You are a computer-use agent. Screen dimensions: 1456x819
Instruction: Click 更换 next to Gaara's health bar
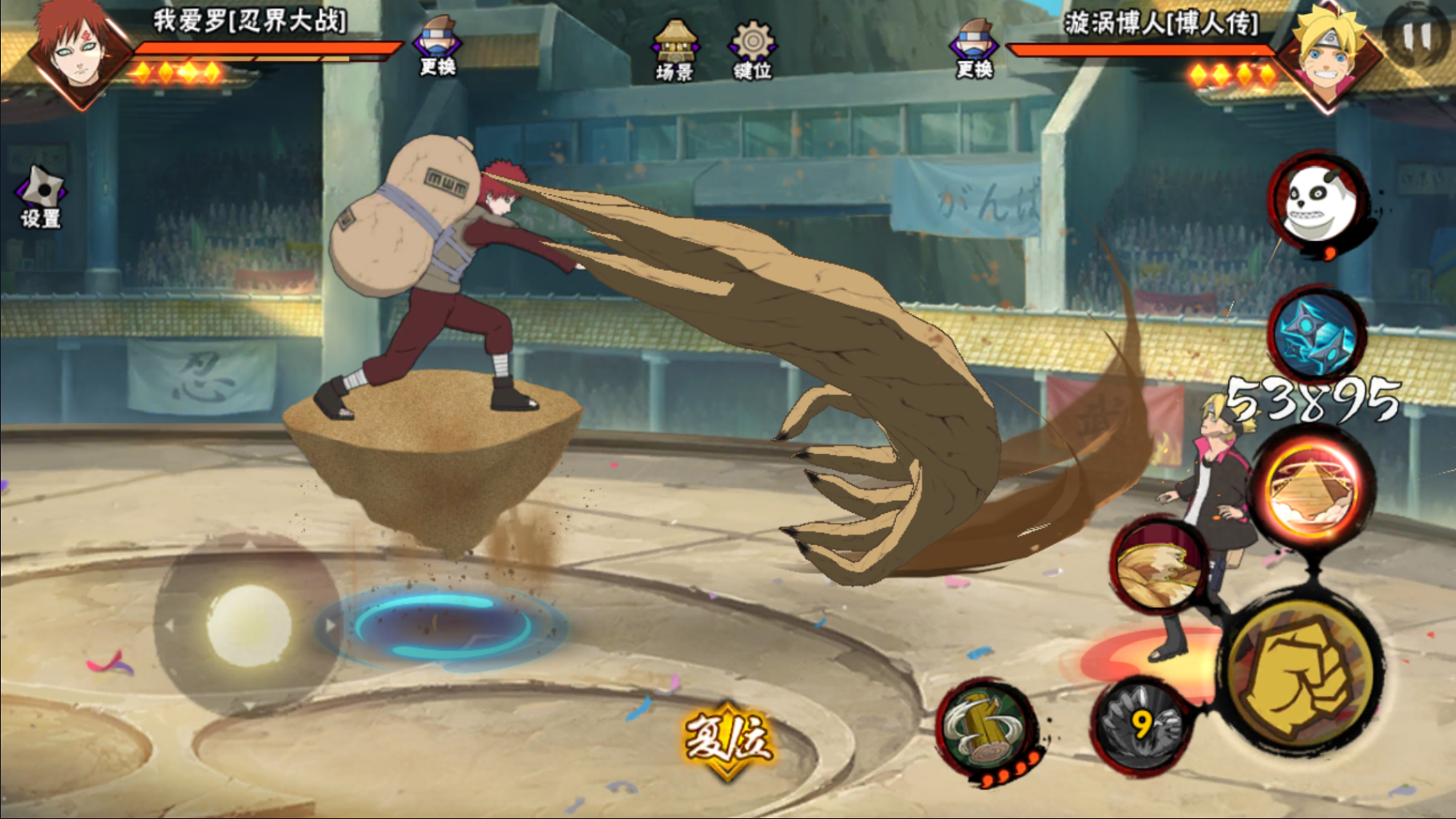[437, 46]
